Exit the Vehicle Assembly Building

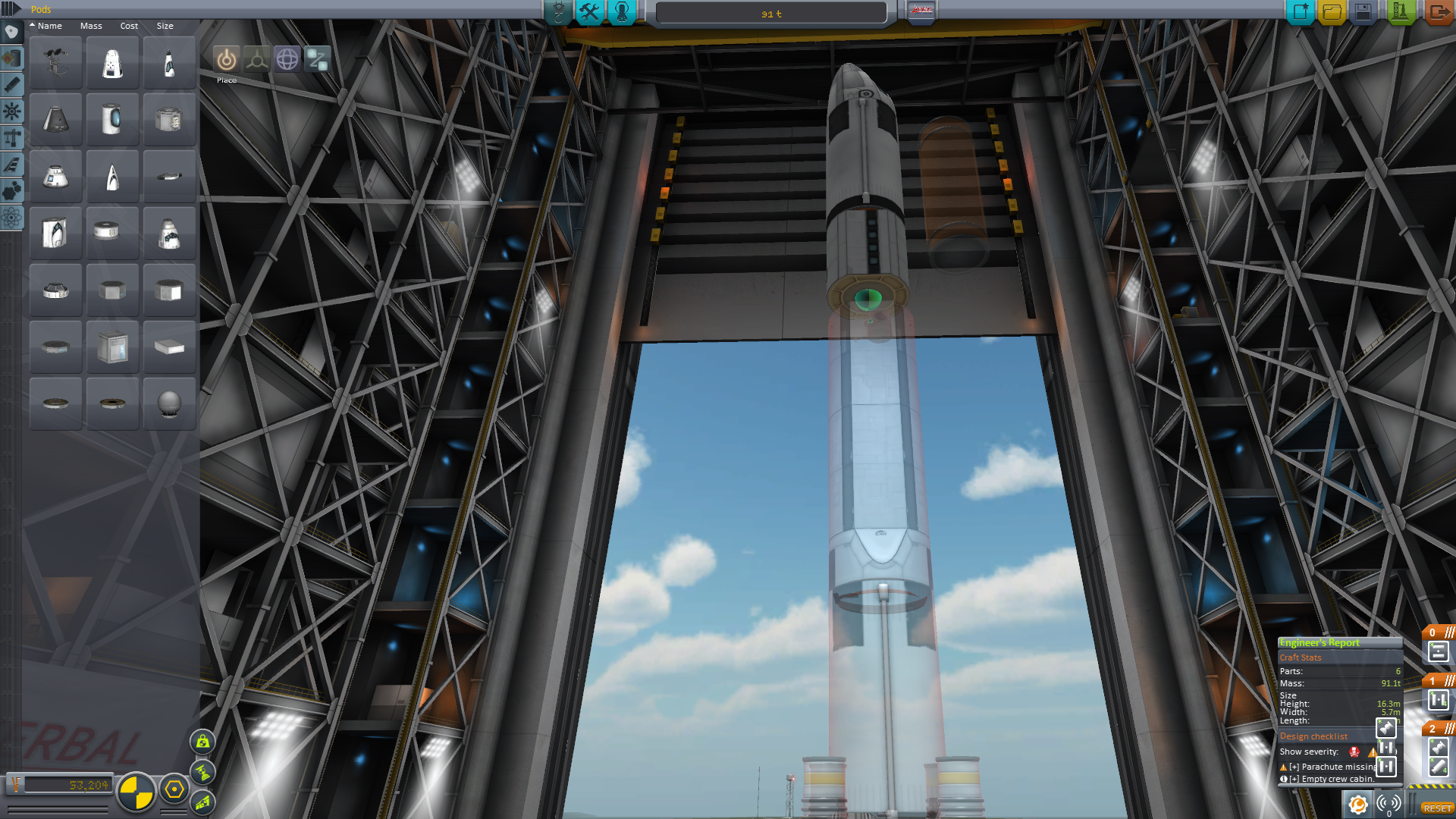[1437, 11]
